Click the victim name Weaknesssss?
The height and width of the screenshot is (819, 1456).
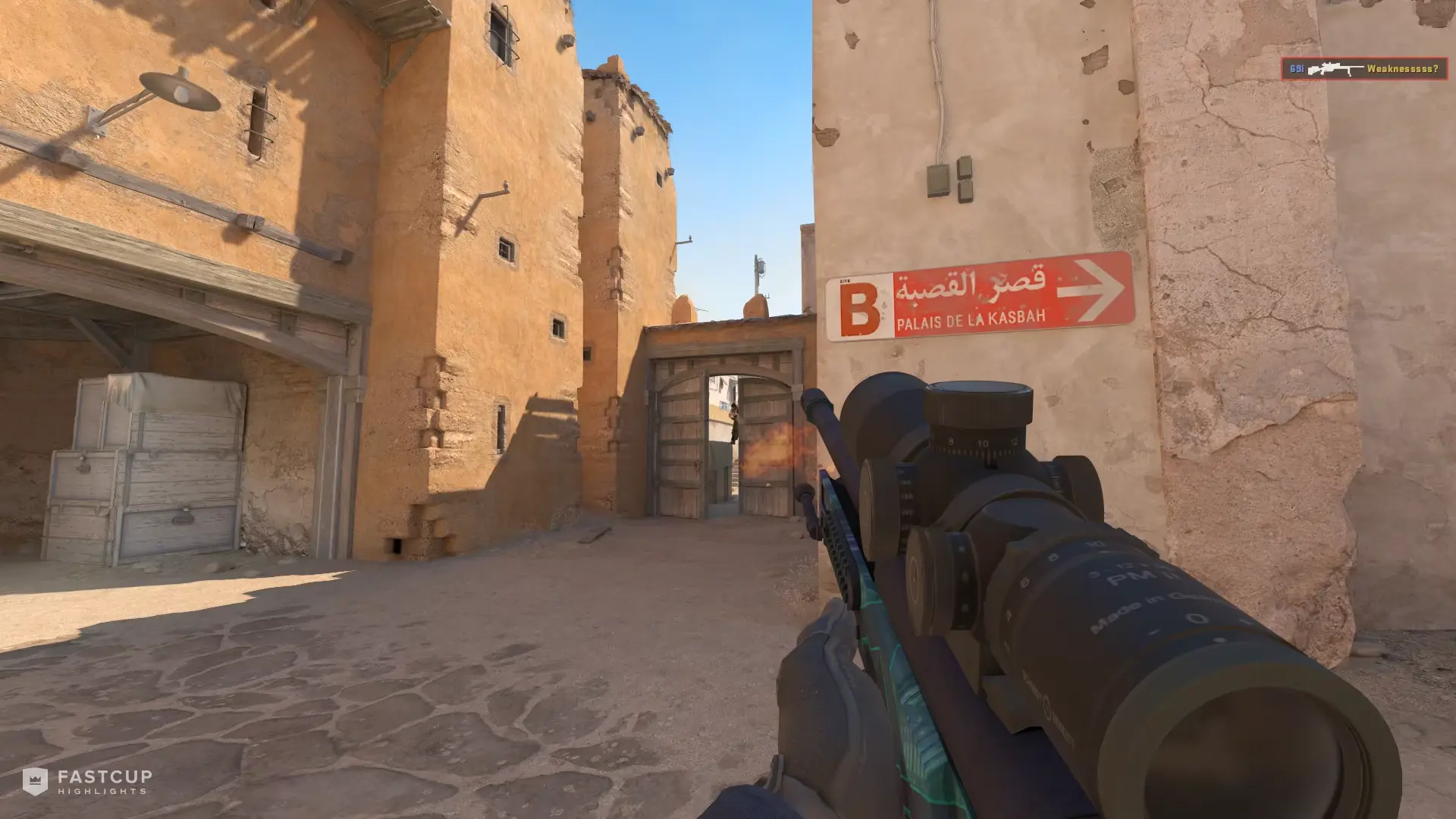coord(1401,68)
